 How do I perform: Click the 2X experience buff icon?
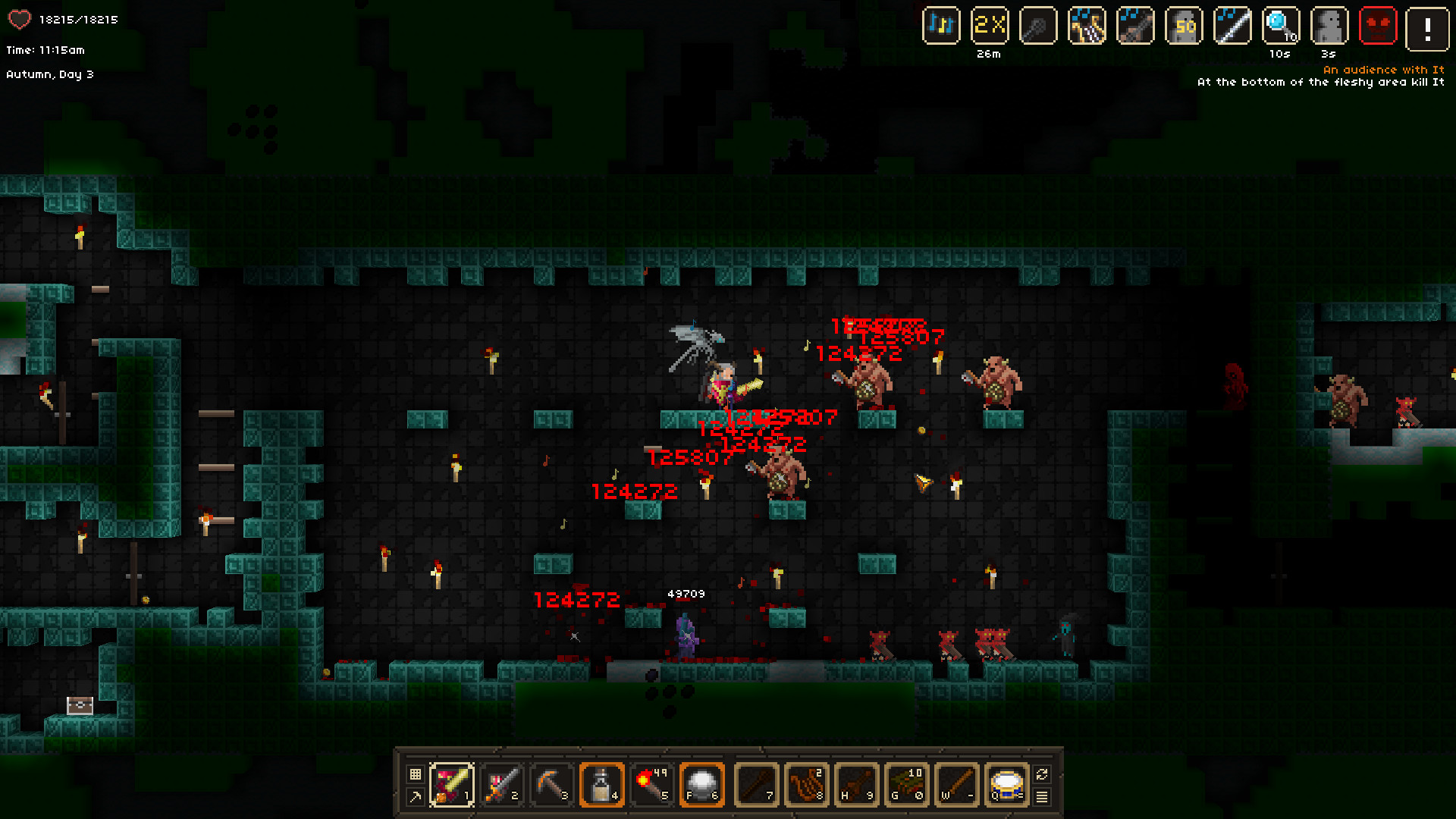pos(990,25)
